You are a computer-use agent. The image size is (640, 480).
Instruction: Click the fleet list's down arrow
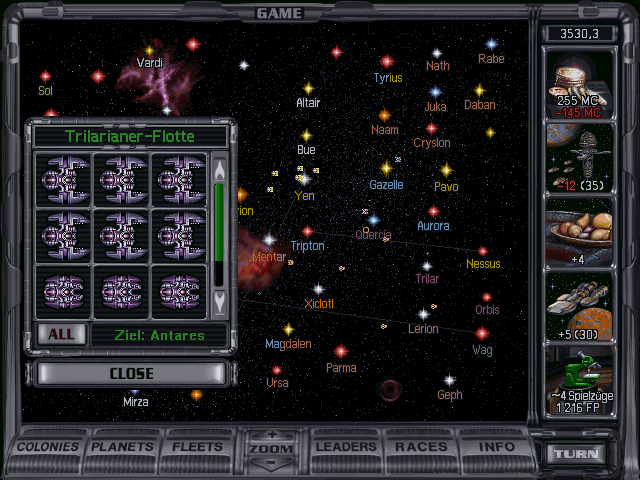click(220, 299)
